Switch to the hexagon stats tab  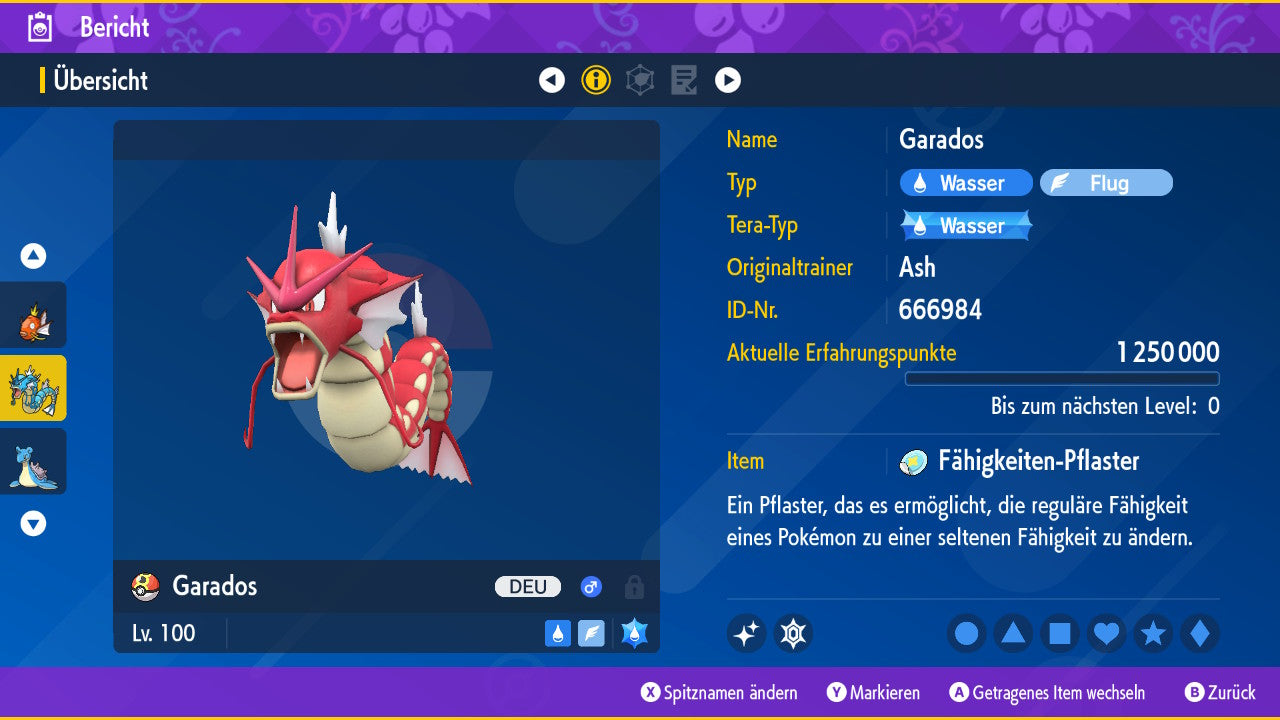tap(640, 80)
